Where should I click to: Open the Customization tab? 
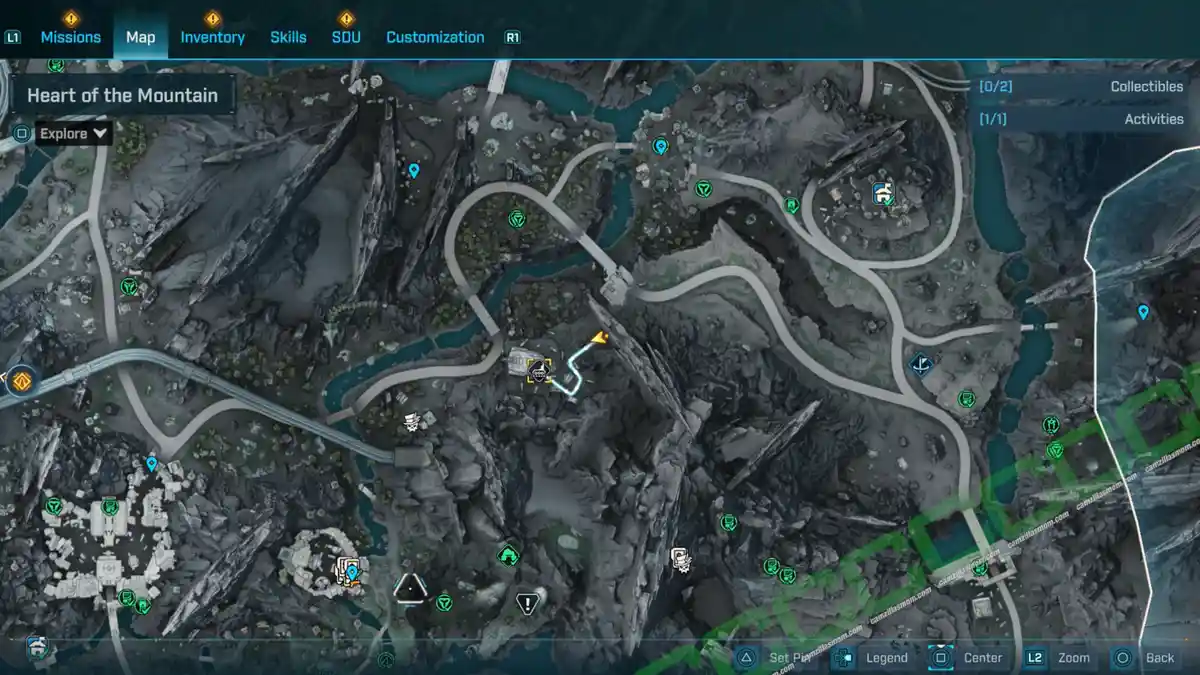click(435, 37)
